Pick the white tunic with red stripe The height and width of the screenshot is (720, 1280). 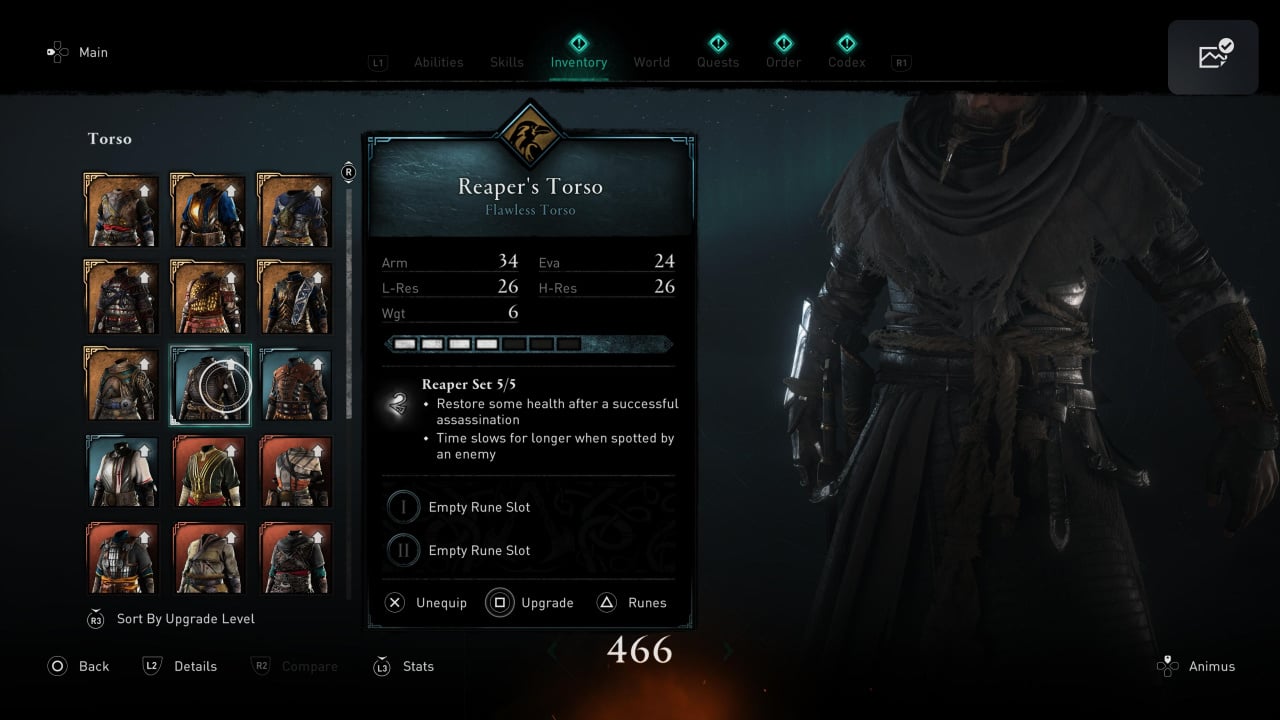point(121,471)
